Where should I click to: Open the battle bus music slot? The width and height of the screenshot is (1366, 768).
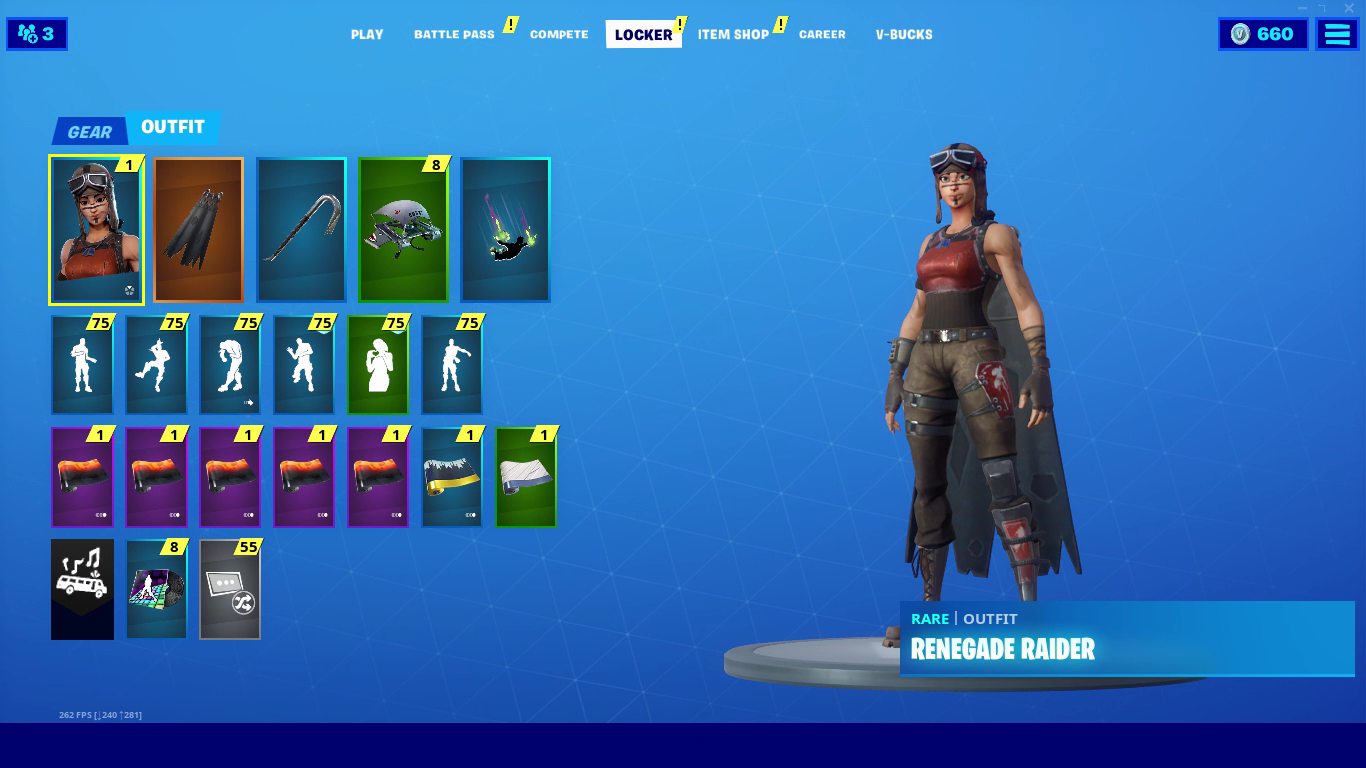coord(82,589)
